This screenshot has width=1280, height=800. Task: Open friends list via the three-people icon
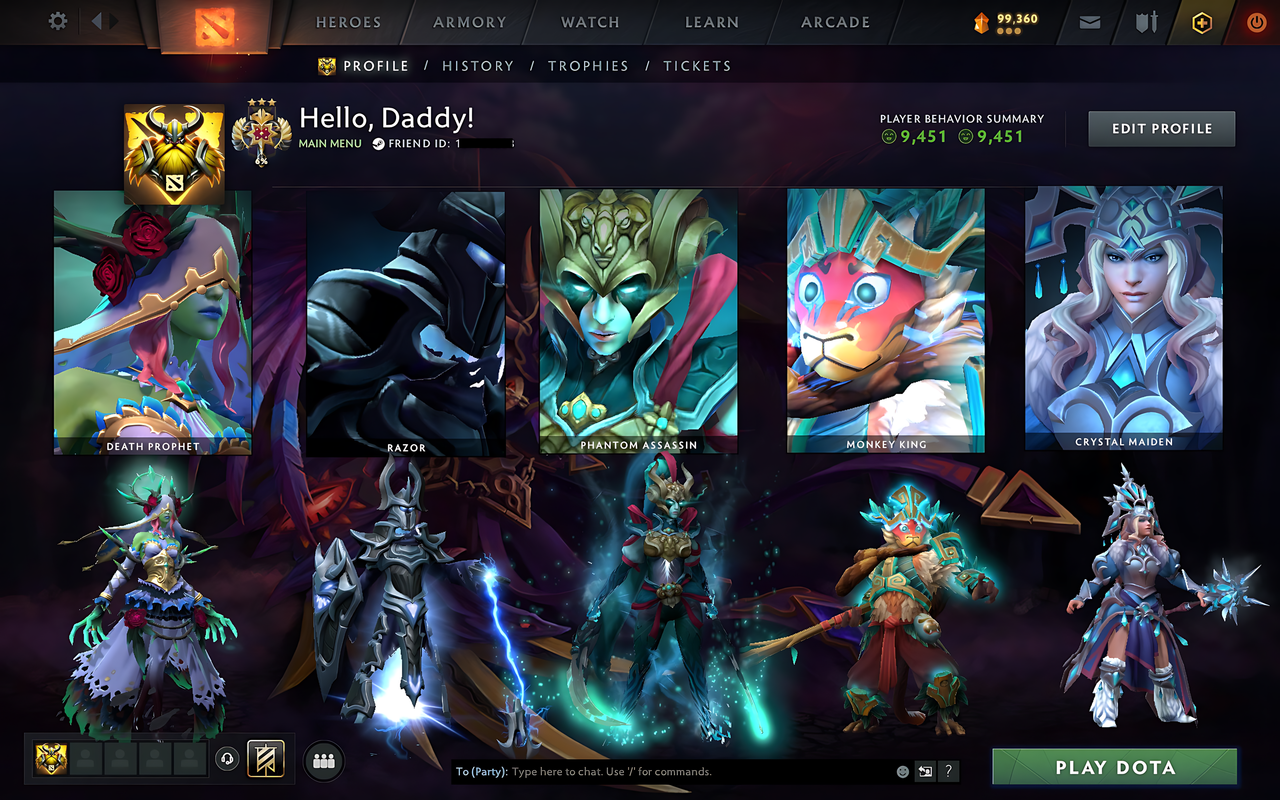coord(323,761)
